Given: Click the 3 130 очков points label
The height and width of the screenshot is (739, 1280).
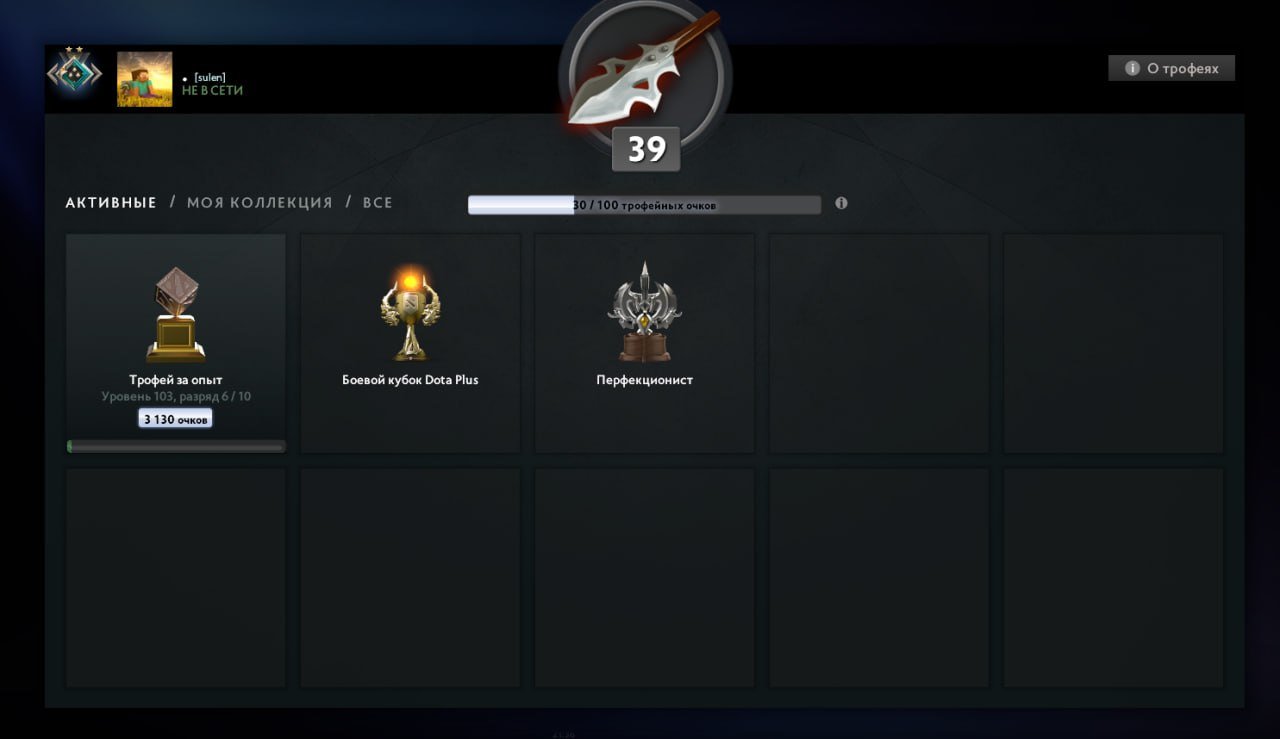Looking at the screenshot, I should pos(175,418).
